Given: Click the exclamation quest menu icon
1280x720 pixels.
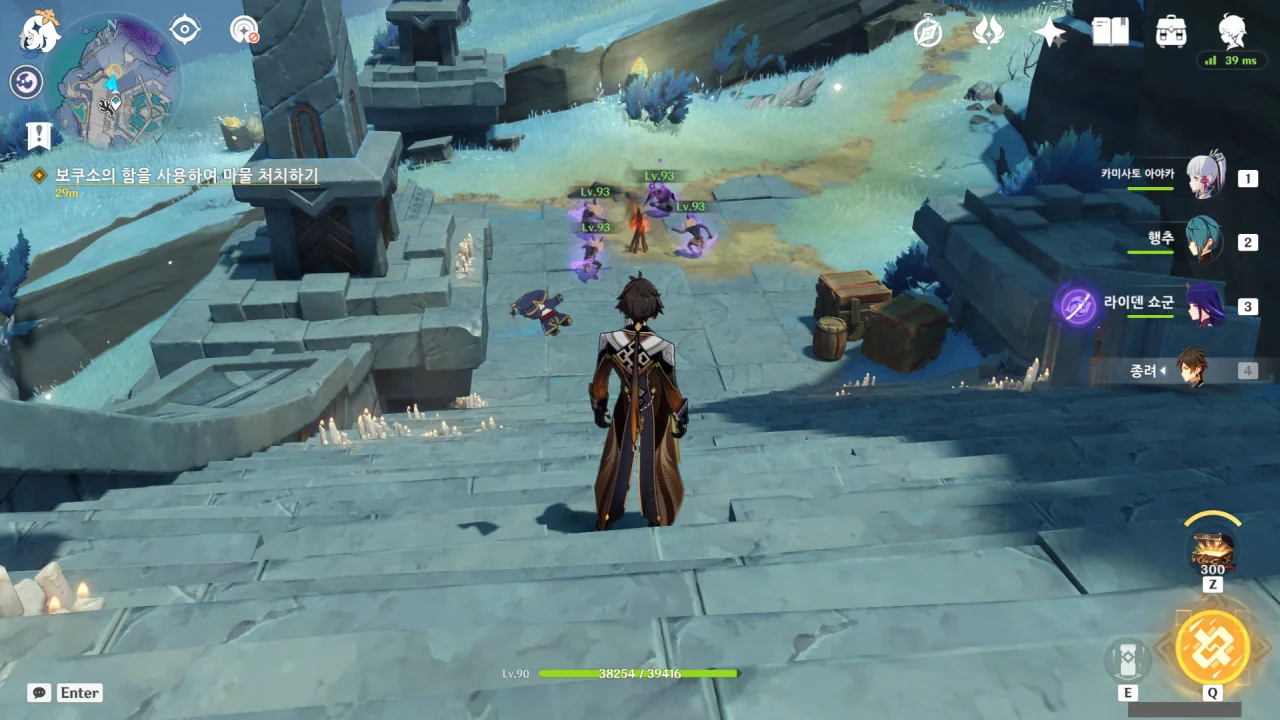Looking at the screenshot, I should tap(39, 136).
